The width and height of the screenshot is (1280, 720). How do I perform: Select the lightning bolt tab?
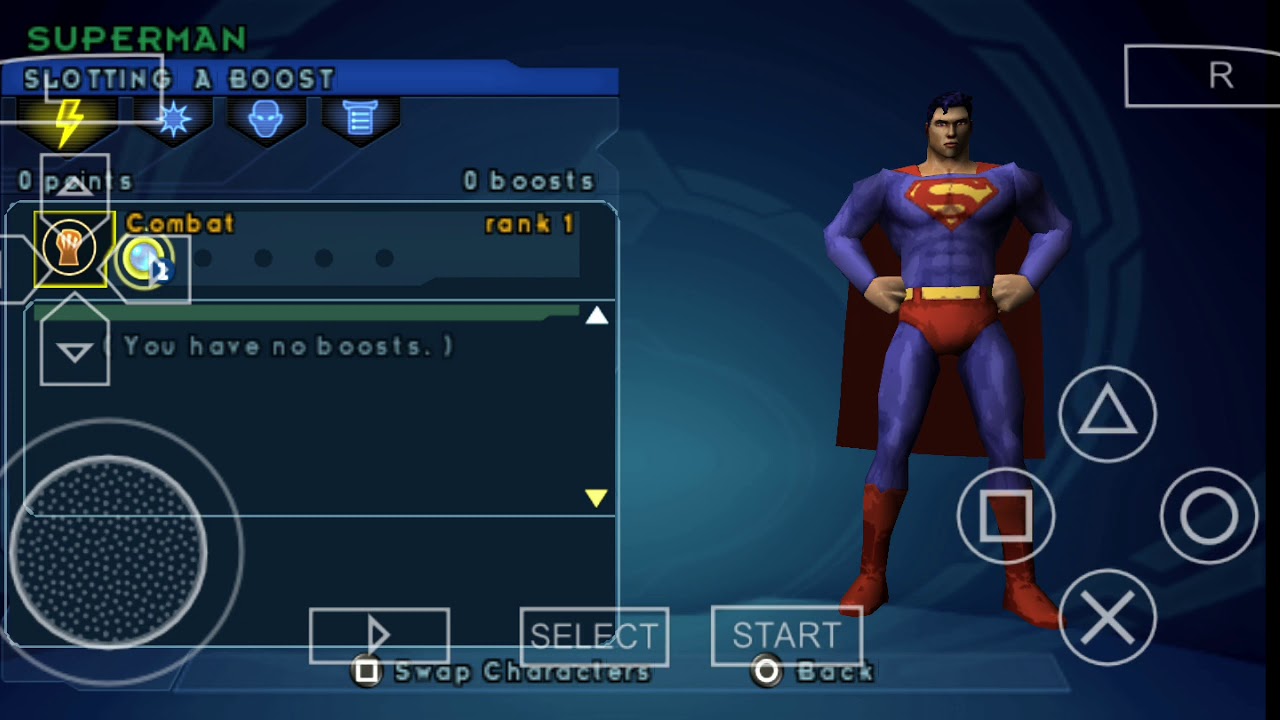pos(68,122)
